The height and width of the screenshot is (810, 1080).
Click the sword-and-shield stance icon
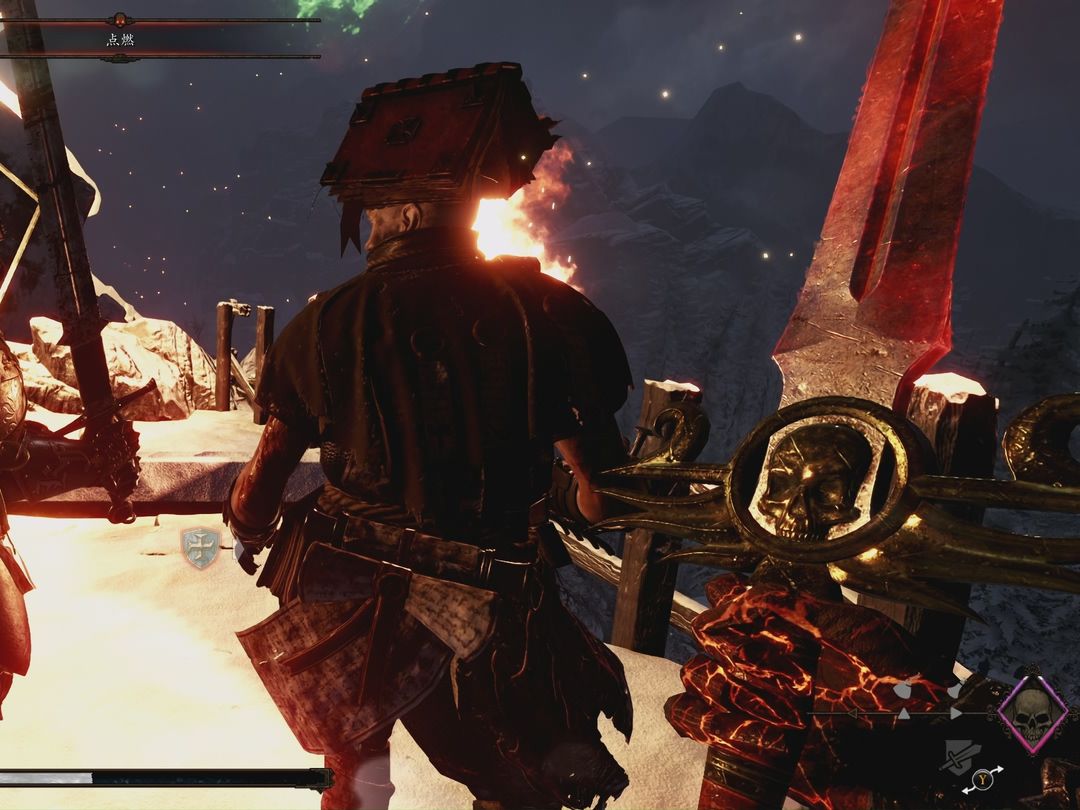960,757
